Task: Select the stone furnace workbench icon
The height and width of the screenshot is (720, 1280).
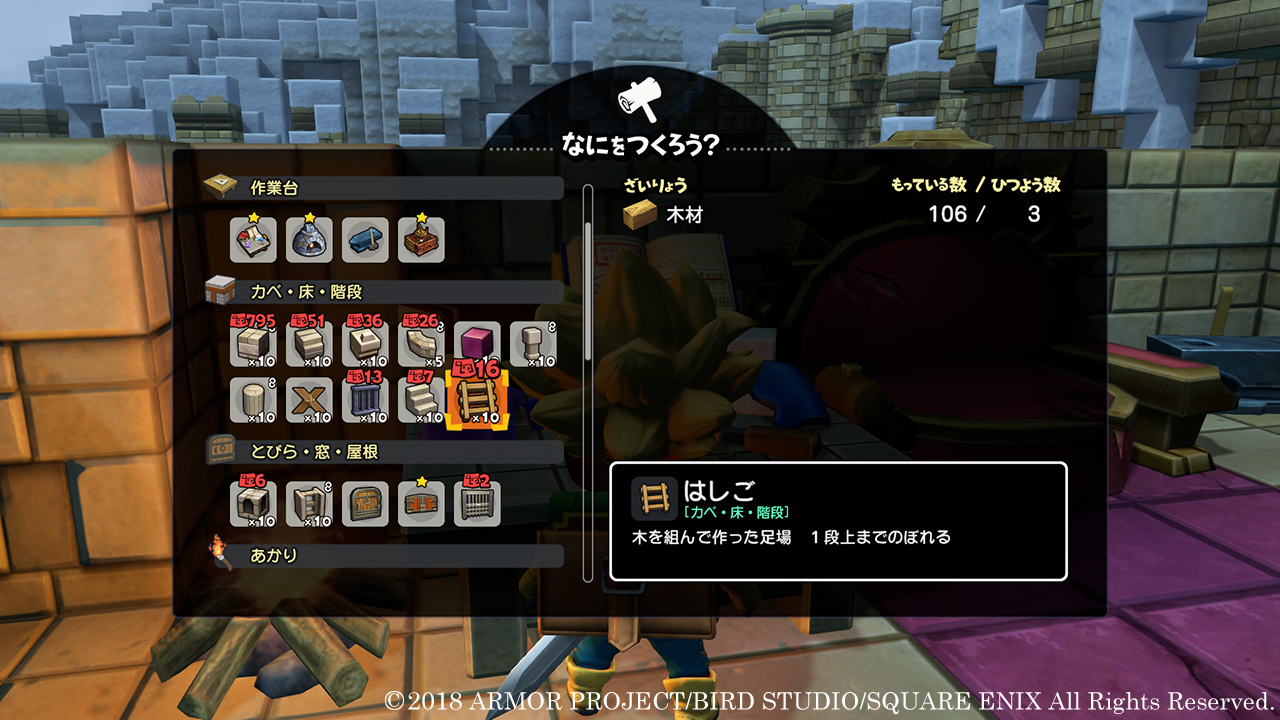Action: pyautogui.click(x=312, y=240)
